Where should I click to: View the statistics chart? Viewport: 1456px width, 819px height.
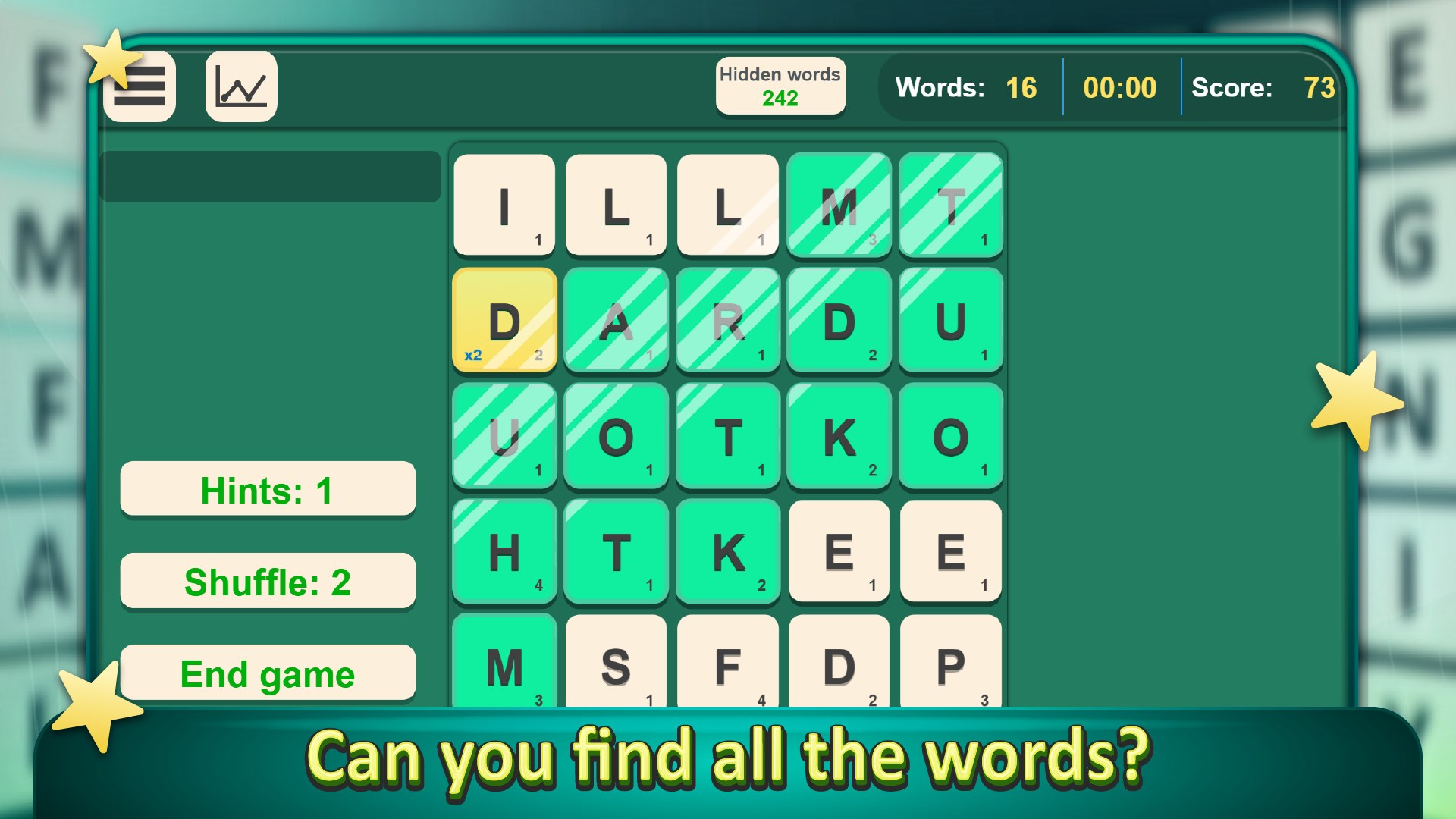coord(240,86)
